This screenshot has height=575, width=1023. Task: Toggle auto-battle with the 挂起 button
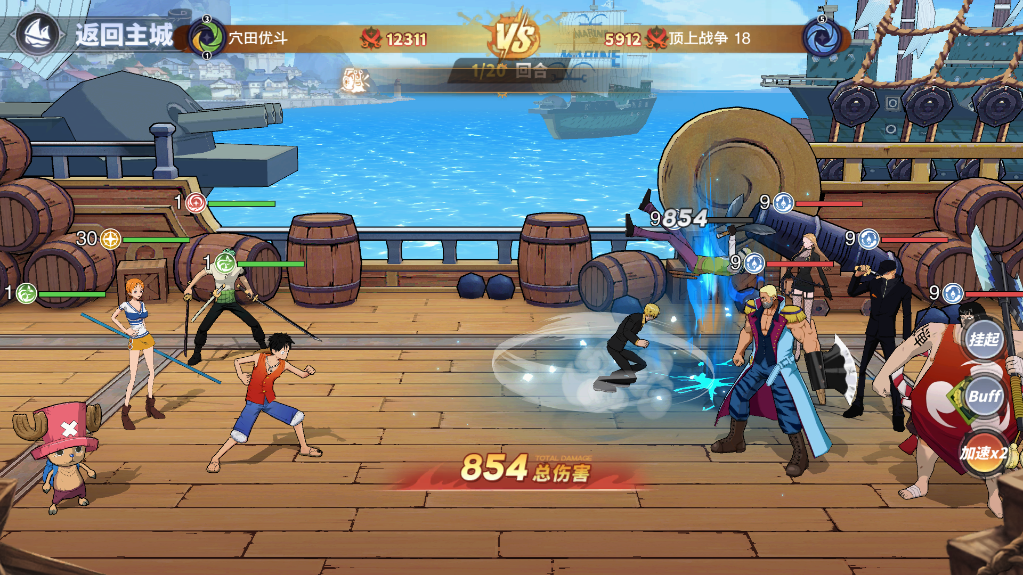pos(983,338)
